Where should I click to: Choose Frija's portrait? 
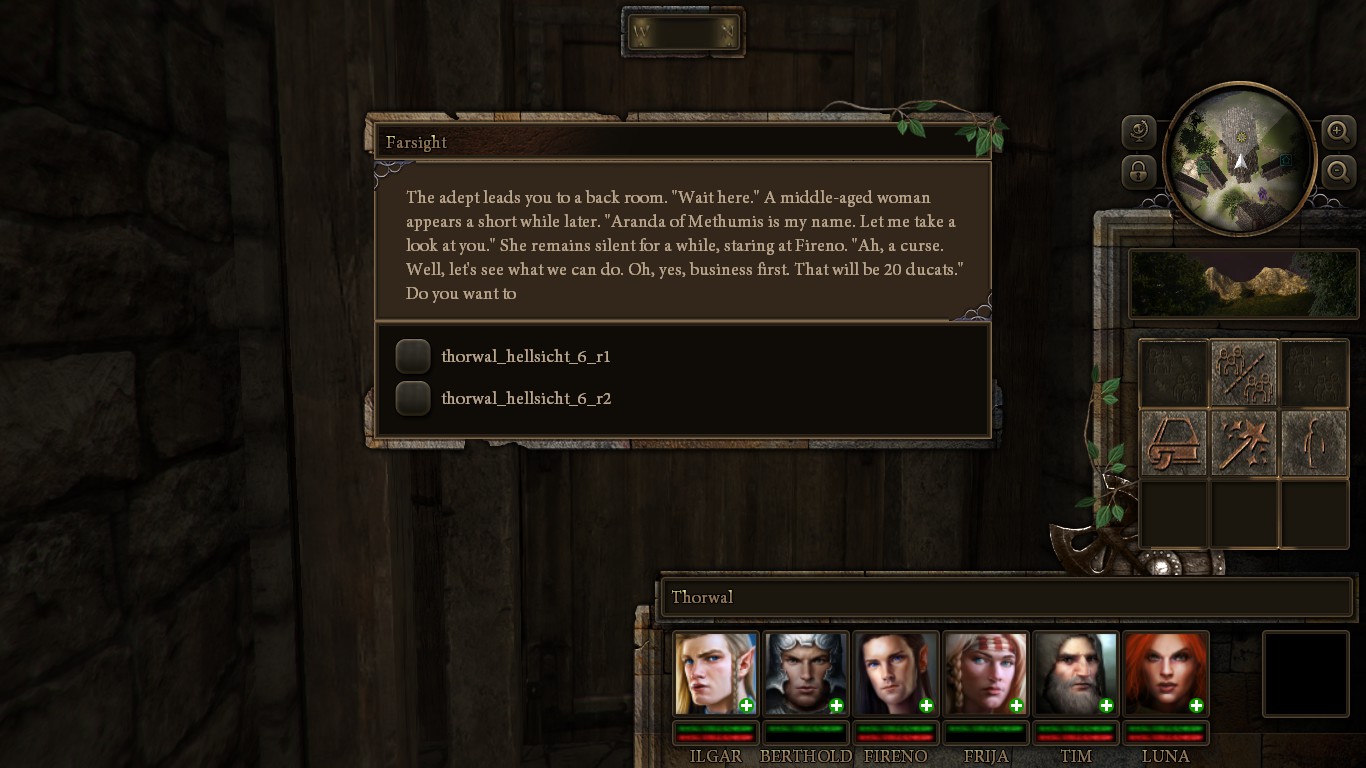[x=986, y=673]
